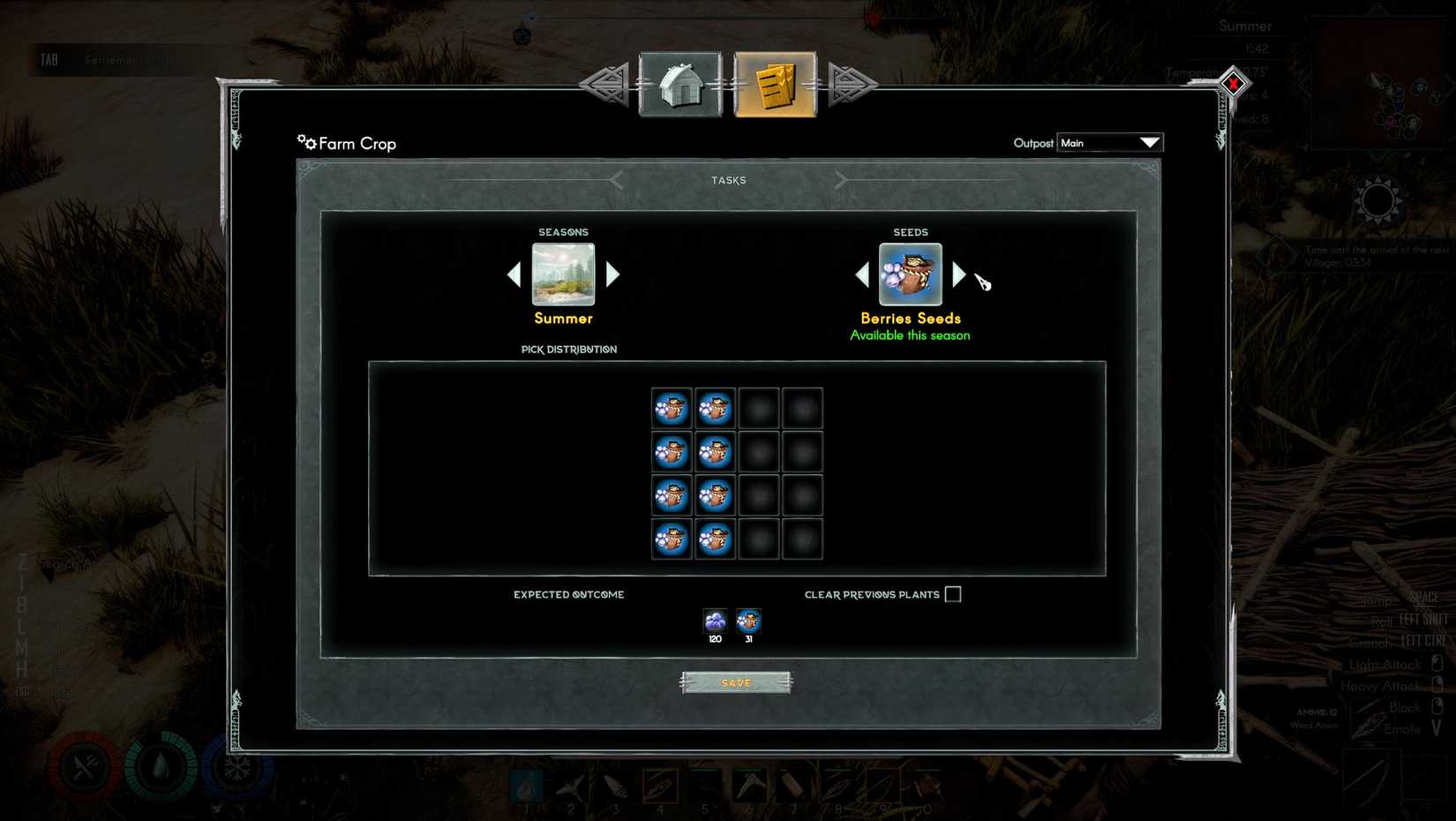Click the knife hotbar icon in slot 6

[x=747, y=784]
